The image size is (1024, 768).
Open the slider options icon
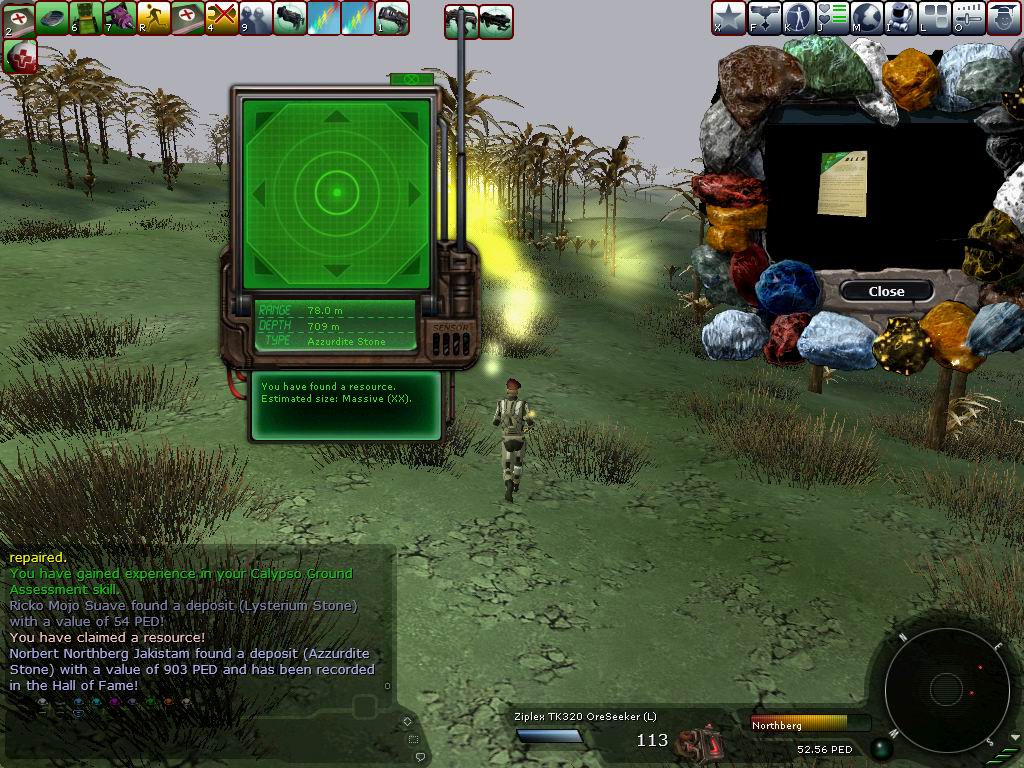pos(967,17)
